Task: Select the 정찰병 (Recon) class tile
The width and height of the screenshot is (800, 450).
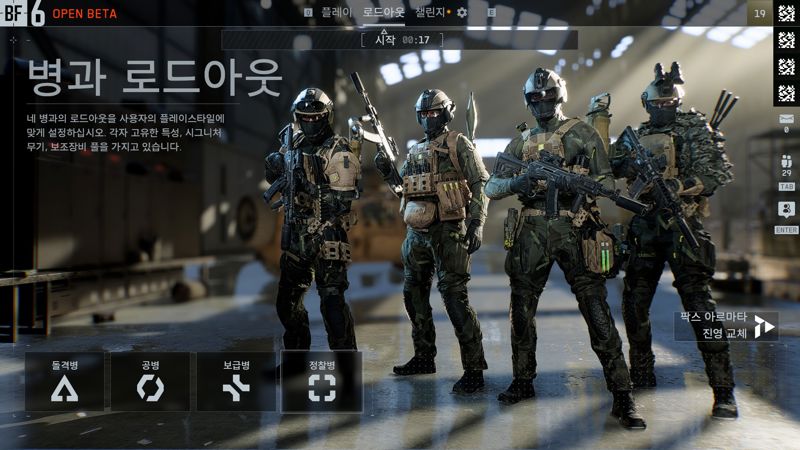Action: tap(322, 381)
